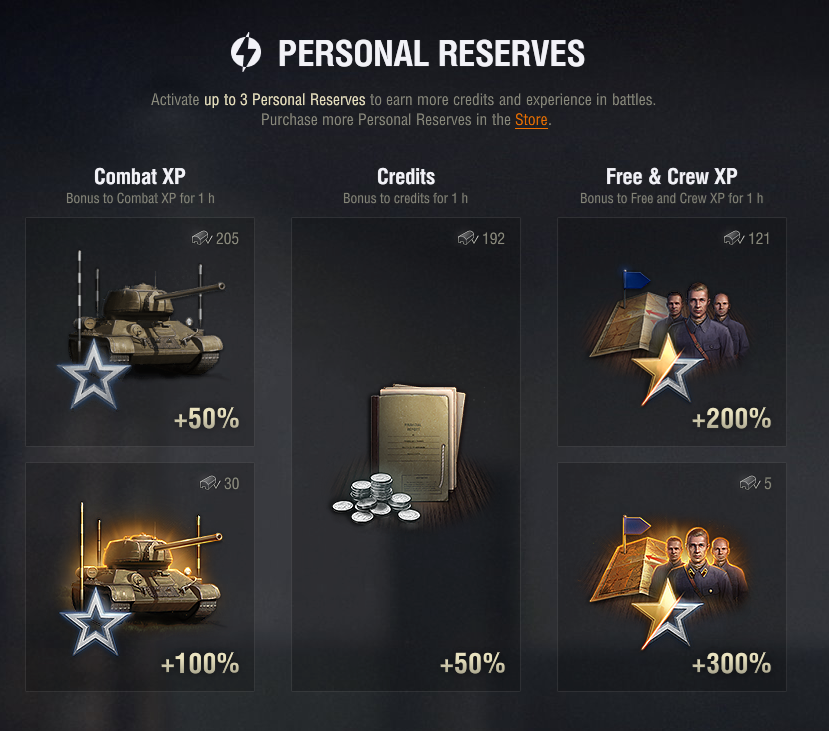This screenshot has width=829, height=731.
Task: Activate the +300% Free & Crew XP reserve
Action: [672, 577]
